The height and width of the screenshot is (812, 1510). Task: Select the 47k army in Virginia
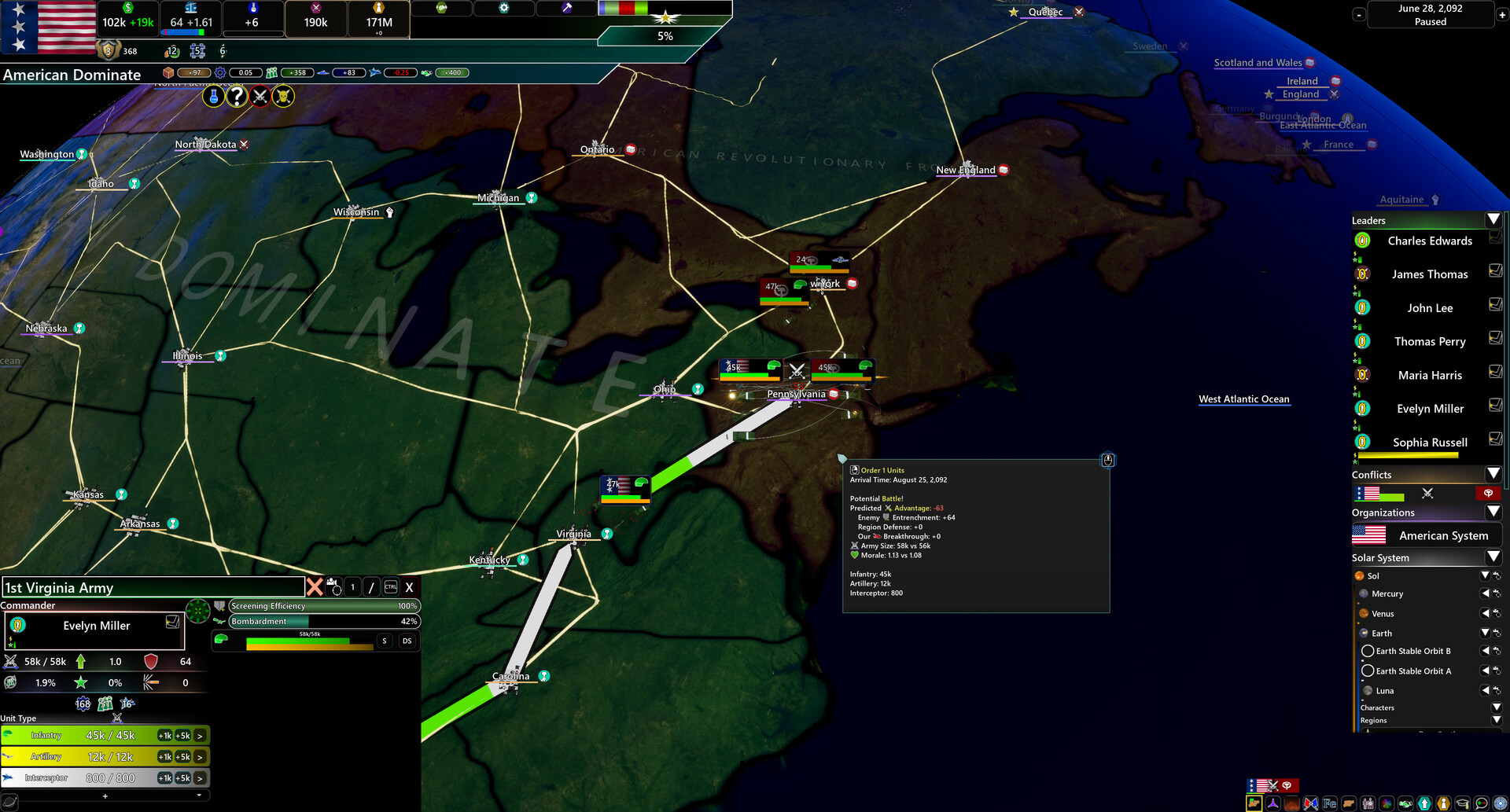tap(624, 487)
